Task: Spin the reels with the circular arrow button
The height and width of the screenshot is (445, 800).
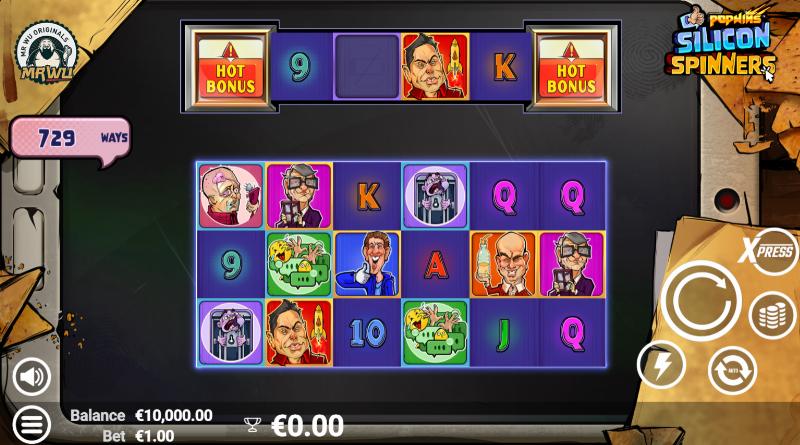Action: [700, 301]
